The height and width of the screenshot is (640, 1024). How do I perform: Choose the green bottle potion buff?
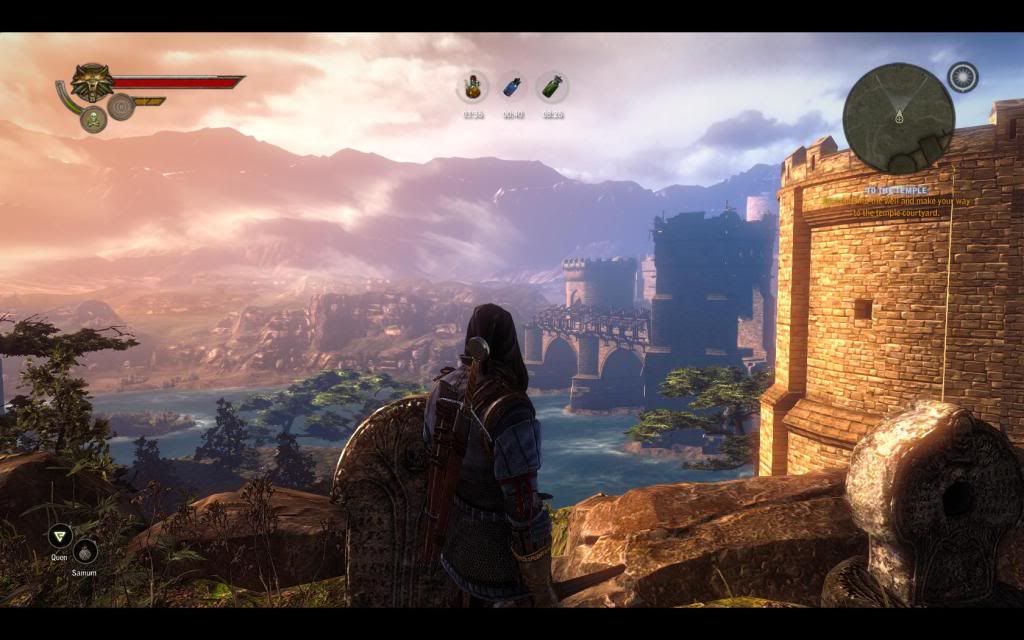point(552,87)
